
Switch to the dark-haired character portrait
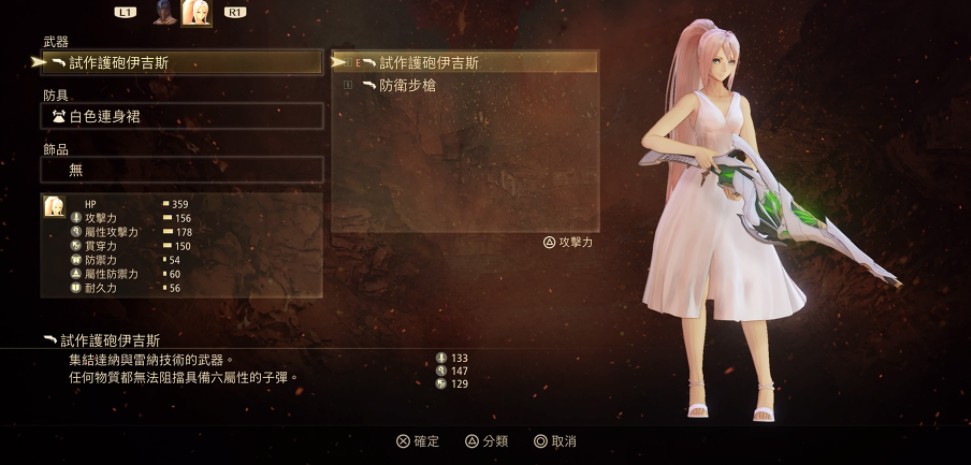[164, 12]
